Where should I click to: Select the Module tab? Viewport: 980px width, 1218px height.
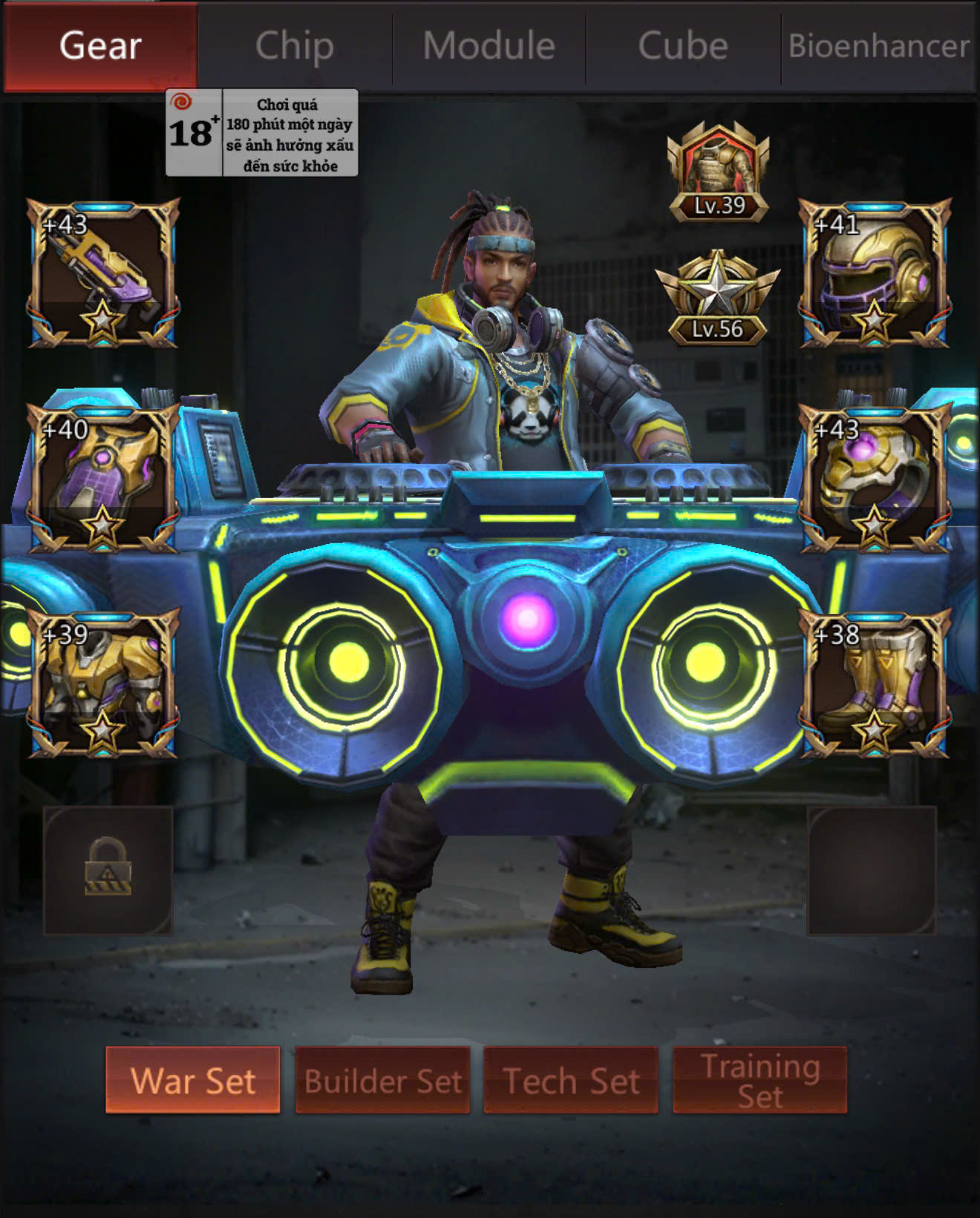pyautogui.click(x=489, y=46)
